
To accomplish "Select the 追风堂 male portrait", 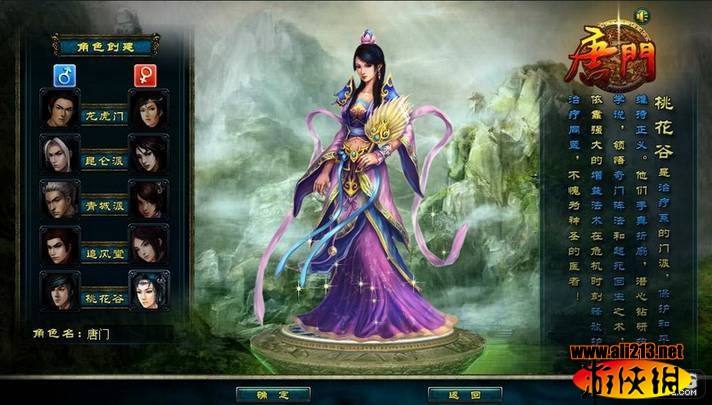I will (60, 244).
